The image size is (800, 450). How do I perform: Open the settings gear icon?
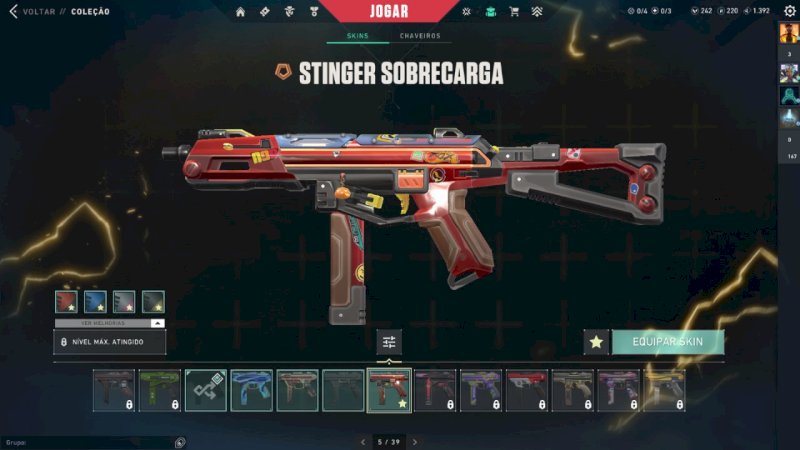(x=789, y=11)
